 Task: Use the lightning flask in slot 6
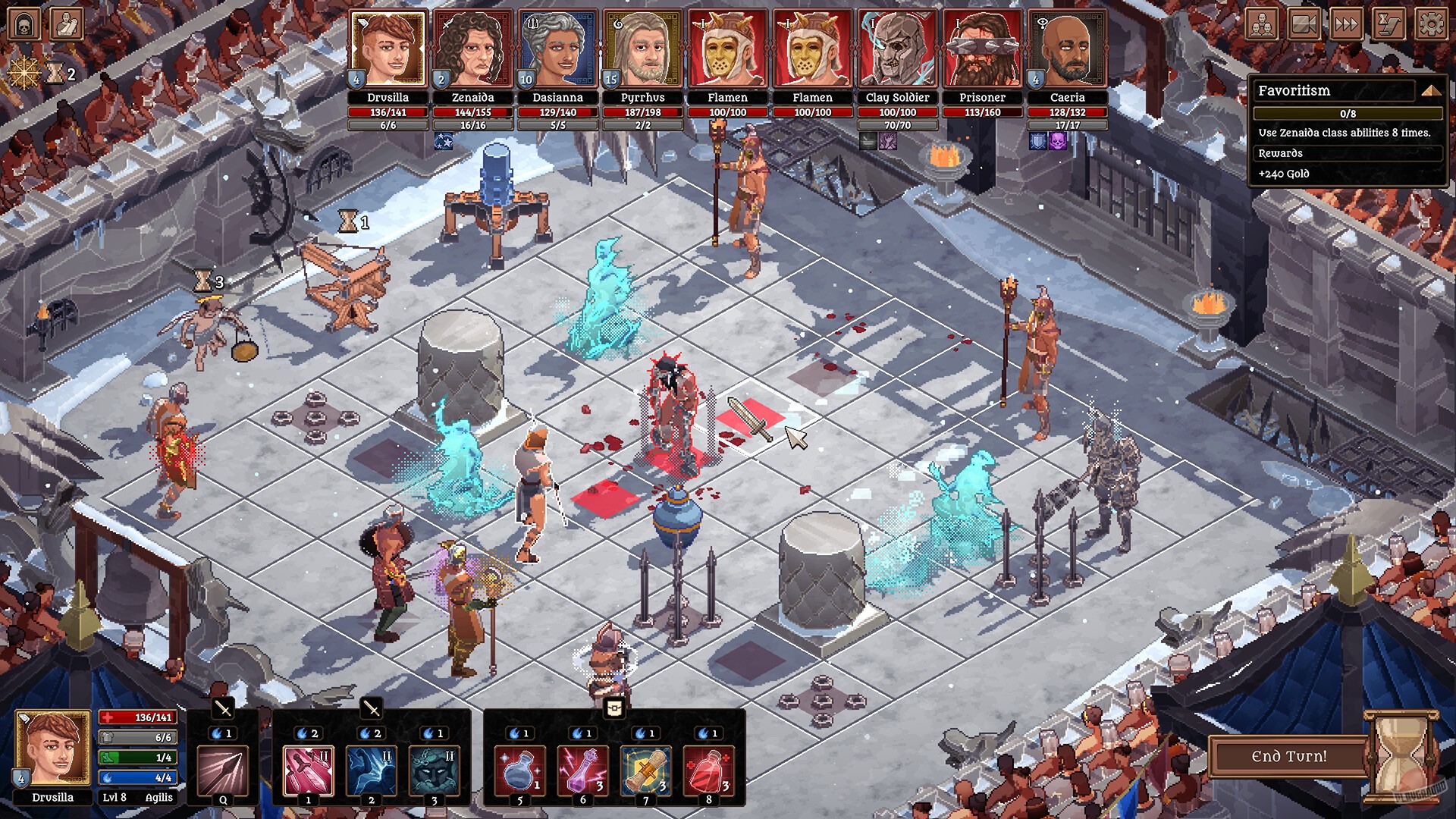[x=582, y=770]
